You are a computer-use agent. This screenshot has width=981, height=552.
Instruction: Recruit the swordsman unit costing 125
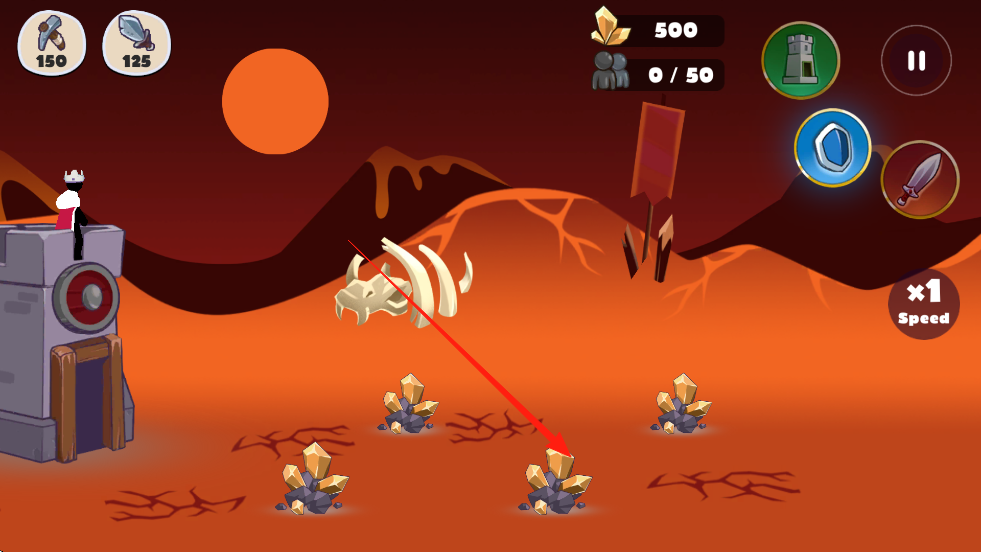click(x=137, y=43)
